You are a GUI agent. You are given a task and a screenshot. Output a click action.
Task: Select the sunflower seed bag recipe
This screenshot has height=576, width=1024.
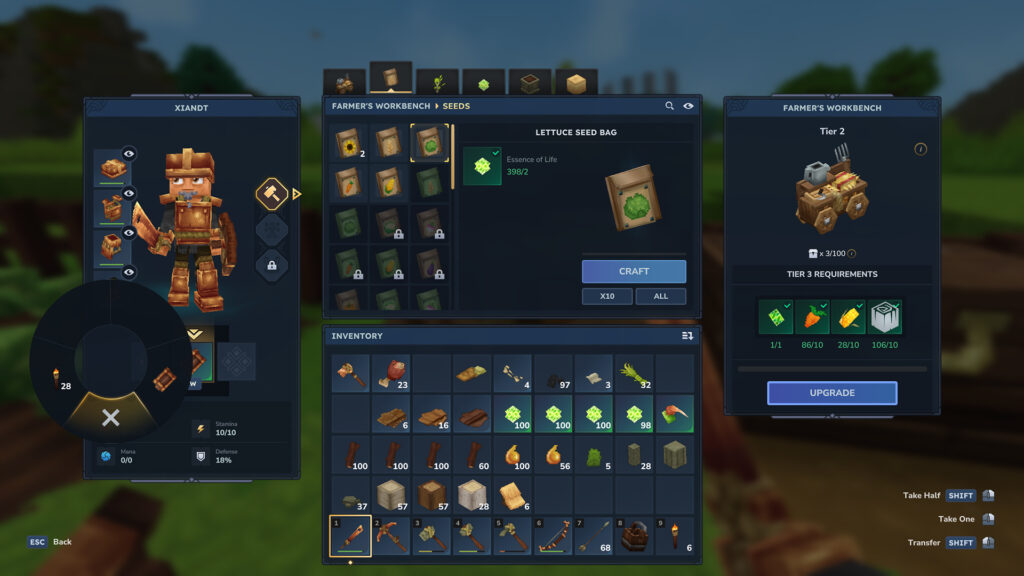349,145
